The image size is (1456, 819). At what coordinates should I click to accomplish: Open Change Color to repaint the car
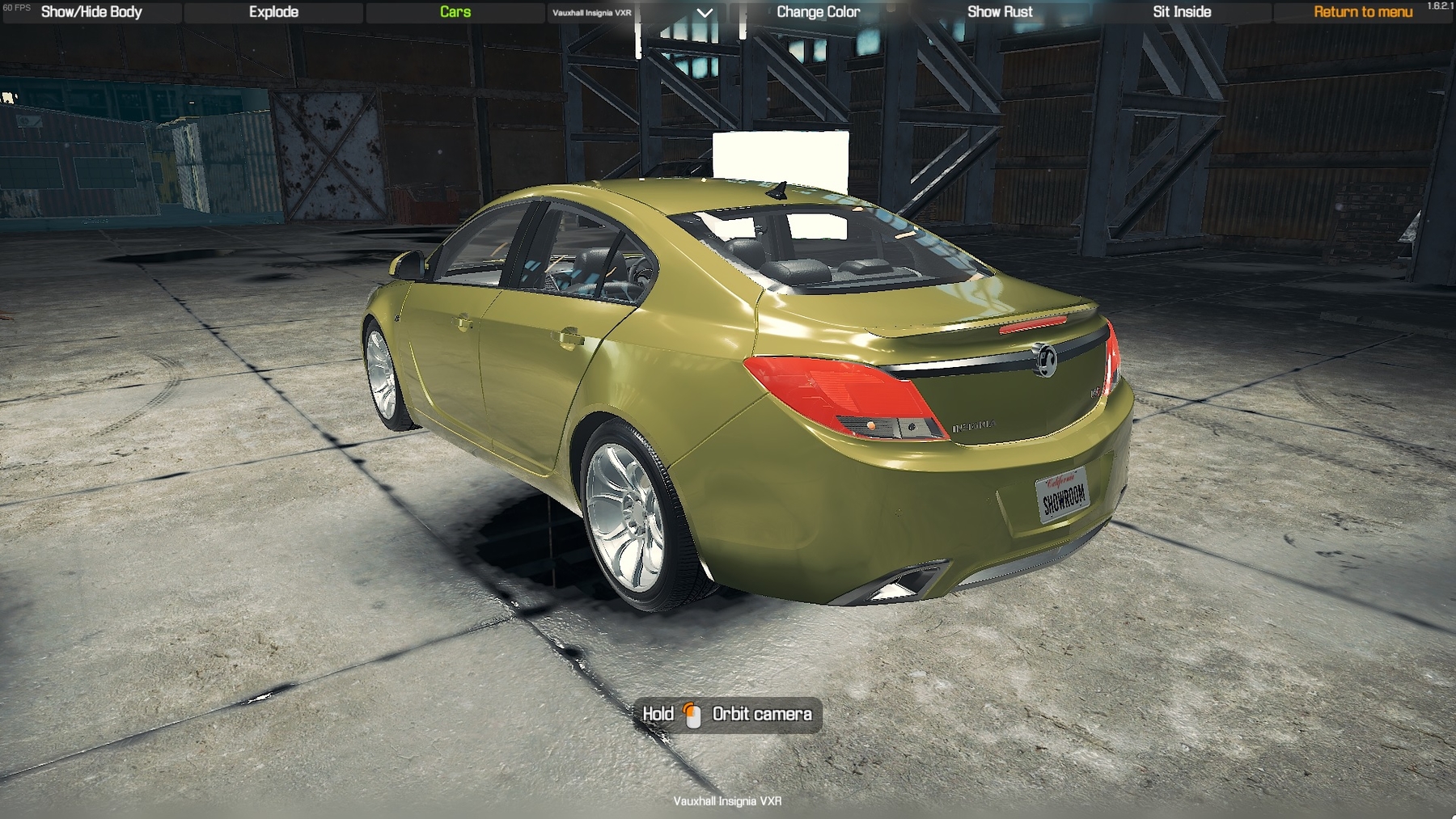(x=819, y=12)
